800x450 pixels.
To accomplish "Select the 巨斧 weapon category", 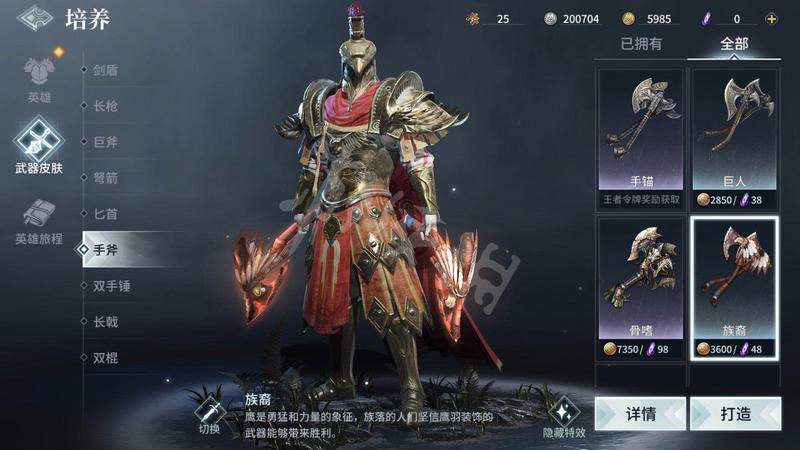I will click(x=106, y=142).
